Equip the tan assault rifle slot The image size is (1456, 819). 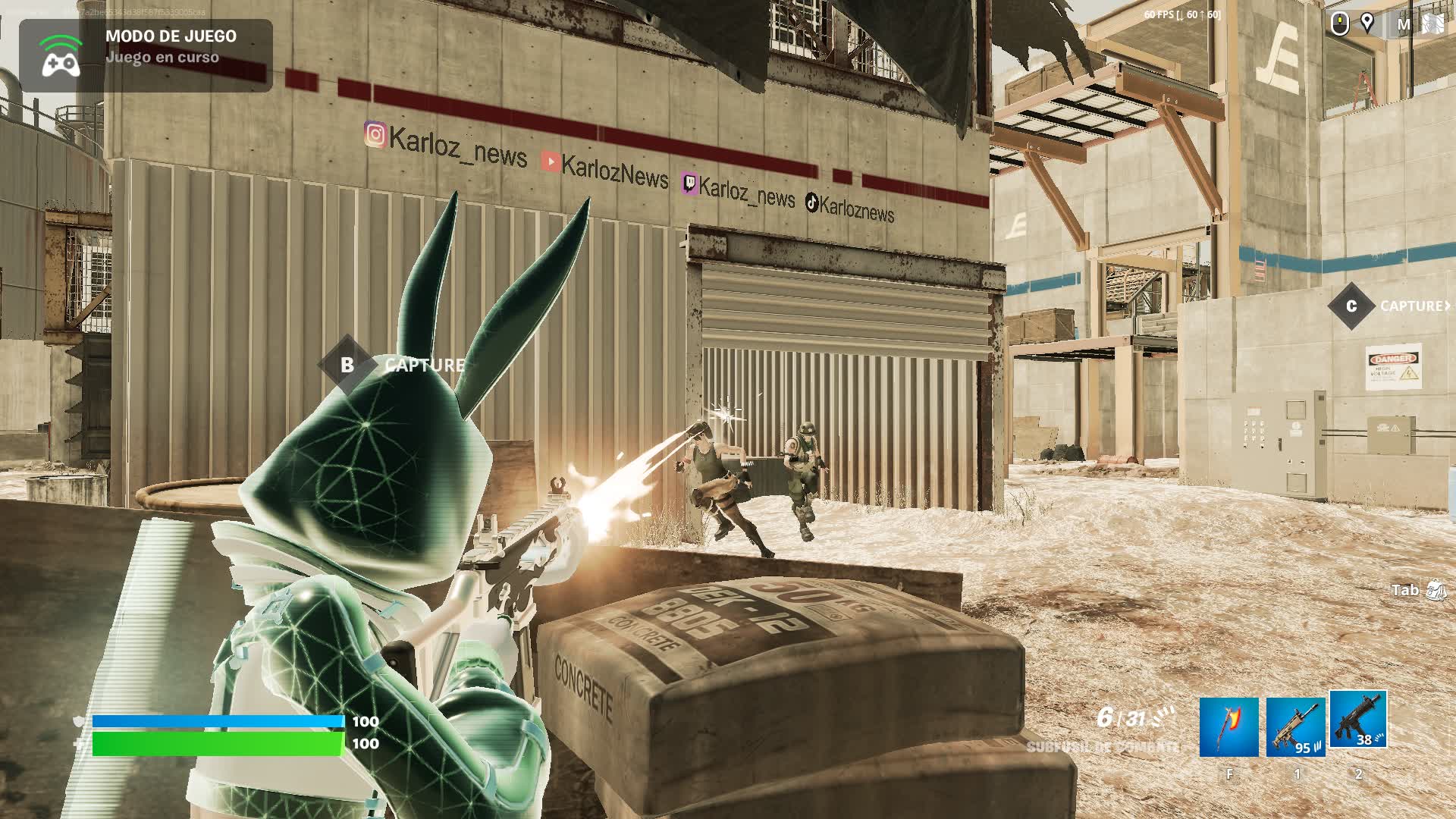pos(1295,727)
